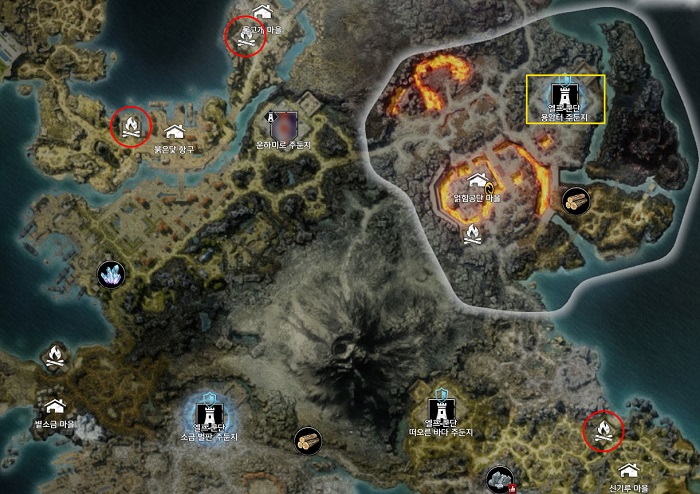
Task: Select the 별소금 마을 house marker
Action: click(55, 406)
